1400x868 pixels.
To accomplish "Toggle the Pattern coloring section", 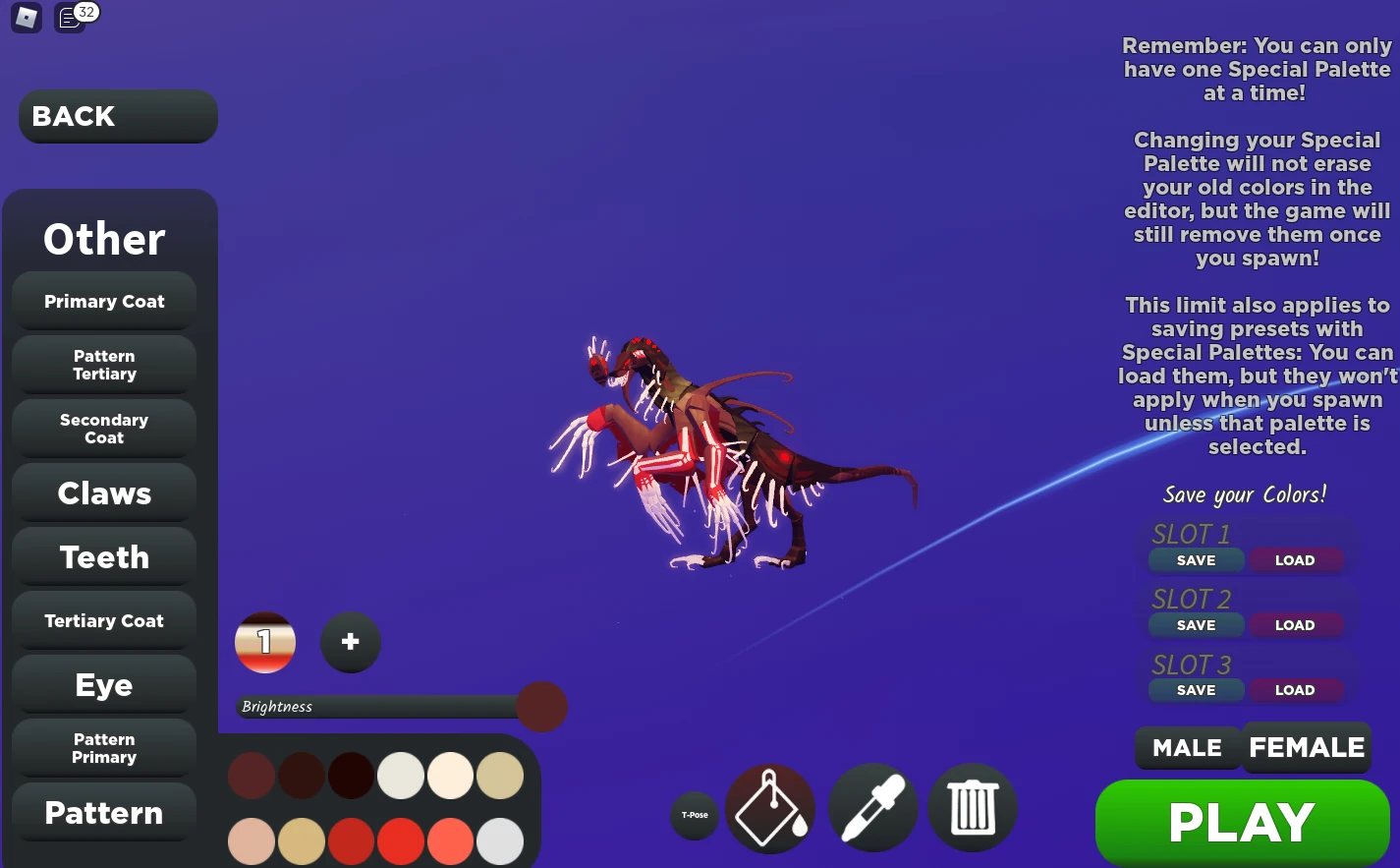I will (x=103, y=813).
